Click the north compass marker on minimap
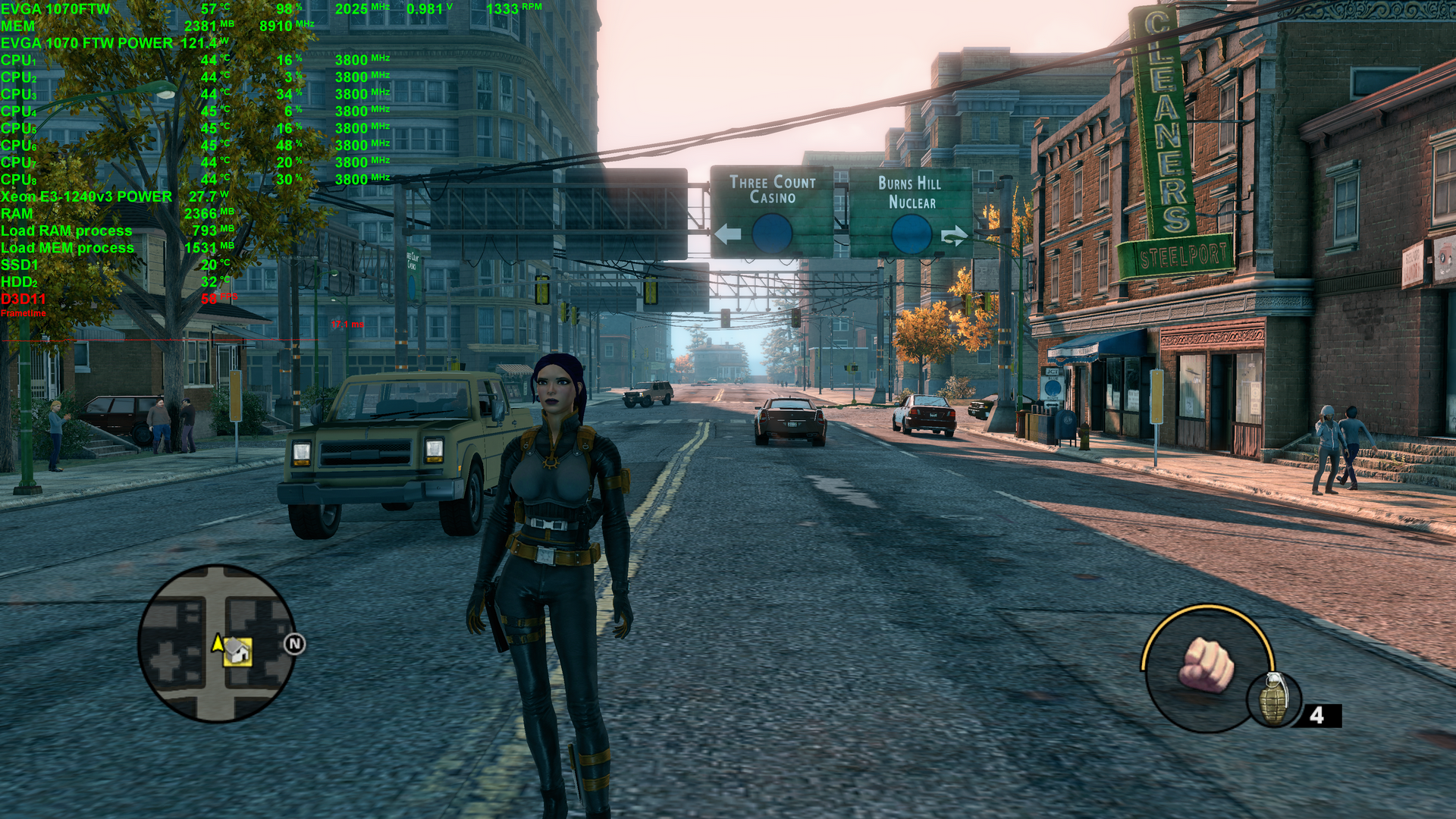1456x819 pixels. (294, 645)
